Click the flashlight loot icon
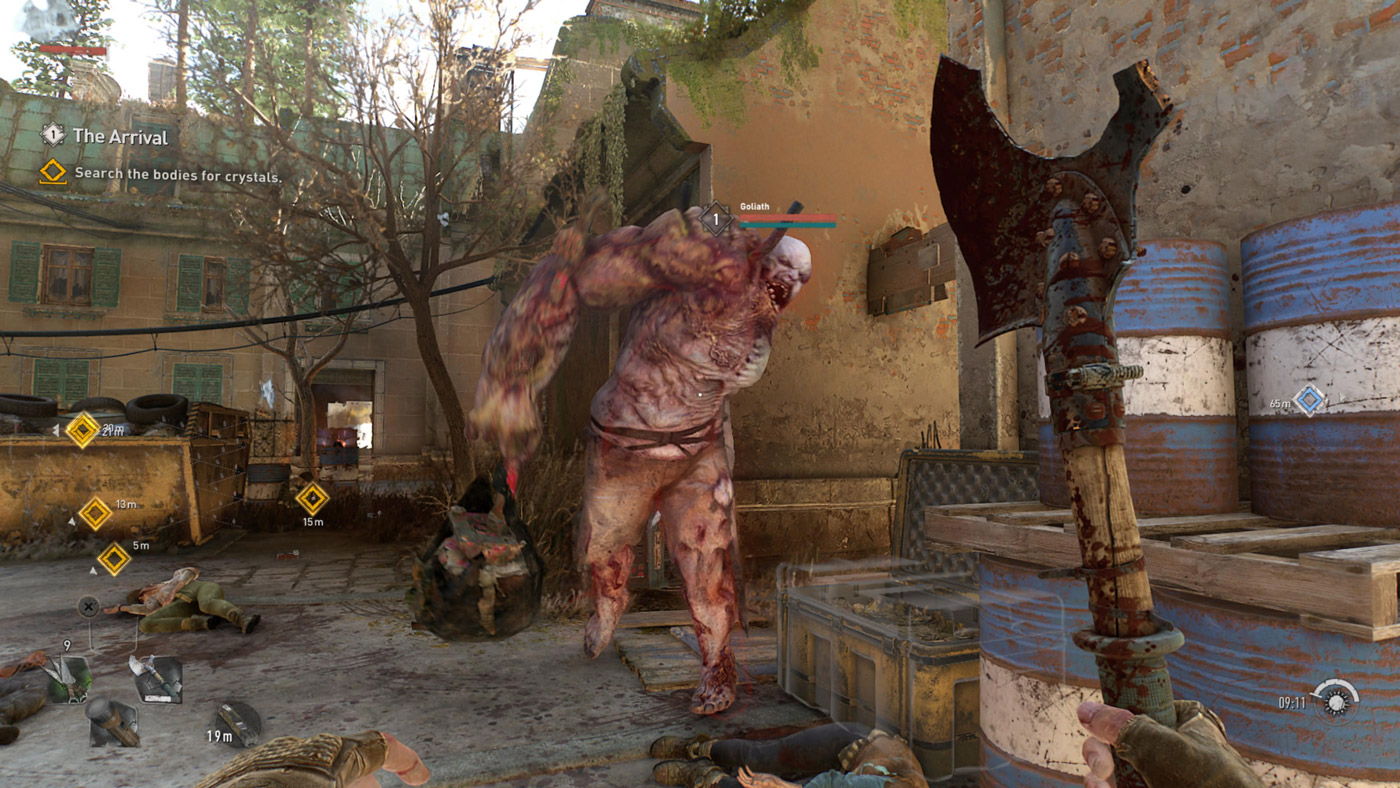Image resolution: width=1400 pixels, height=788 pixels. 113,722
